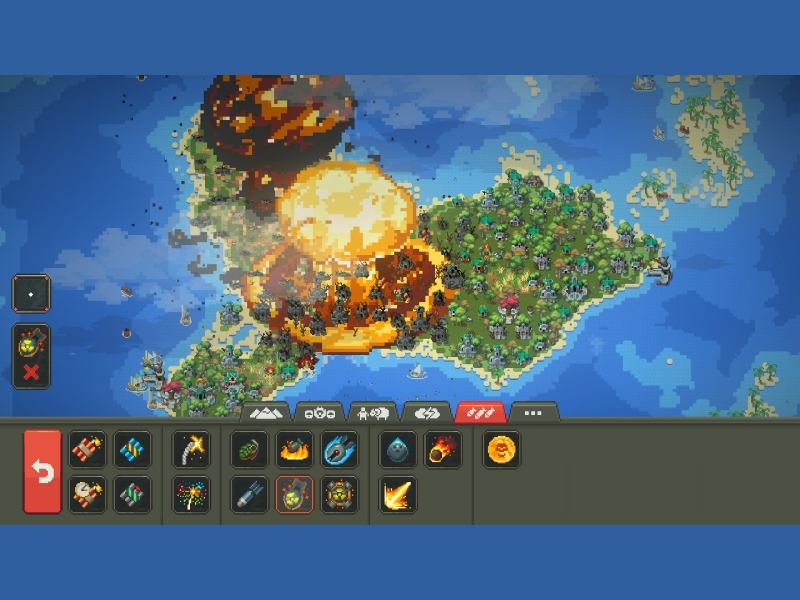Viewport: 800px width, 600px height.
Task: Open the brush size selector
Action: [x=31, y=294]
